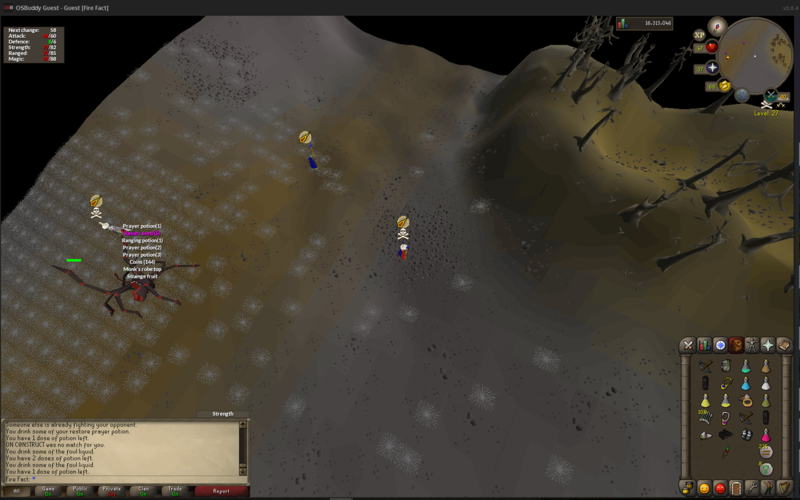Image resolution: width=800 pixels, height=500 pixels.
Task: Open the Magic spellbook tab
Action: point(784,345)
